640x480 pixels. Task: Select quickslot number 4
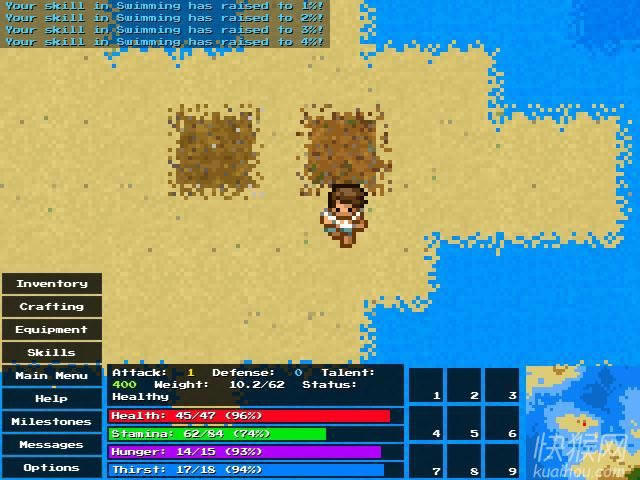pos(426,423)
